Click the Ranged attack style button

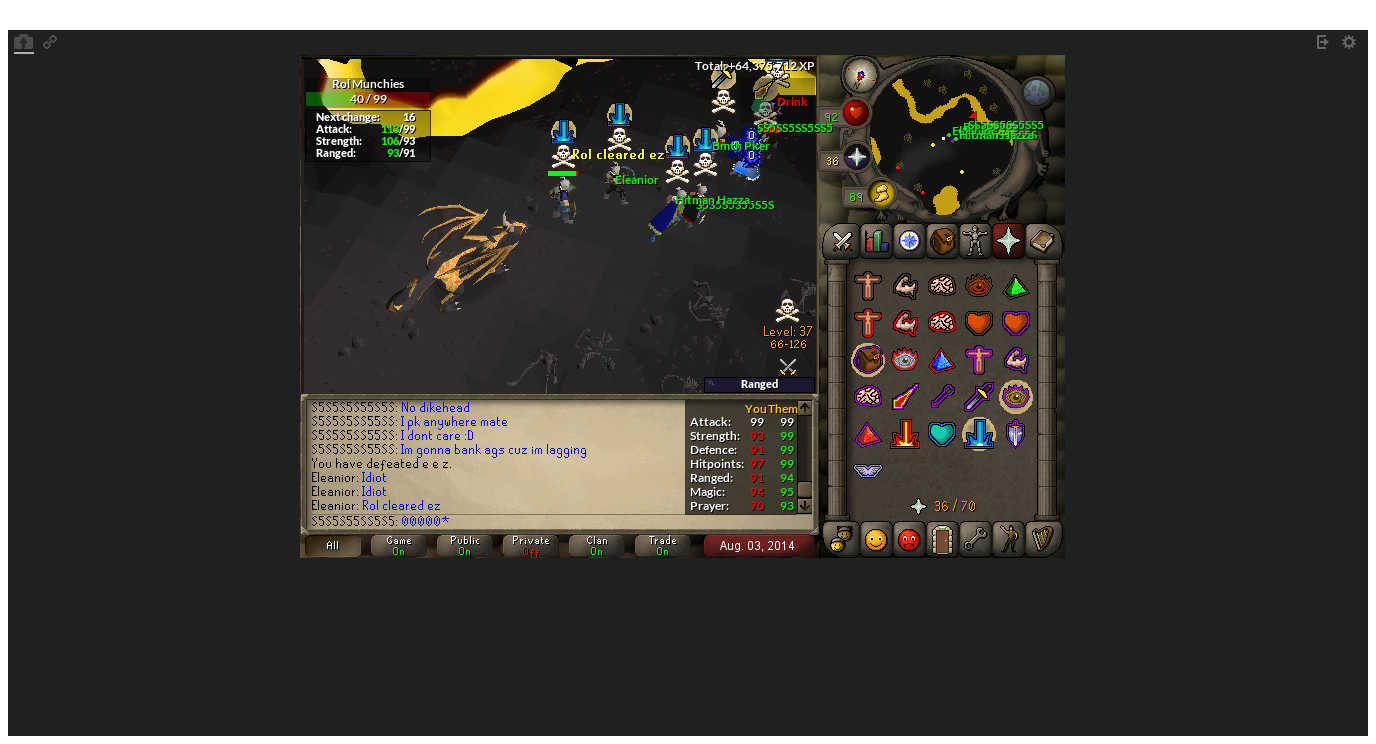[x=758, y=384]
